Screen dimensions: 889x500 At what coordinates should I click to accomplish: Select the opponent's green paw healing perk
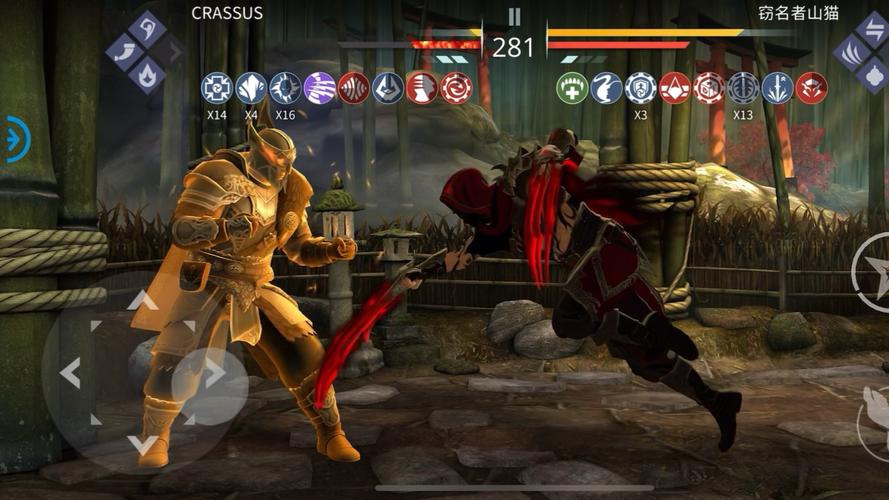pos(572,88)
